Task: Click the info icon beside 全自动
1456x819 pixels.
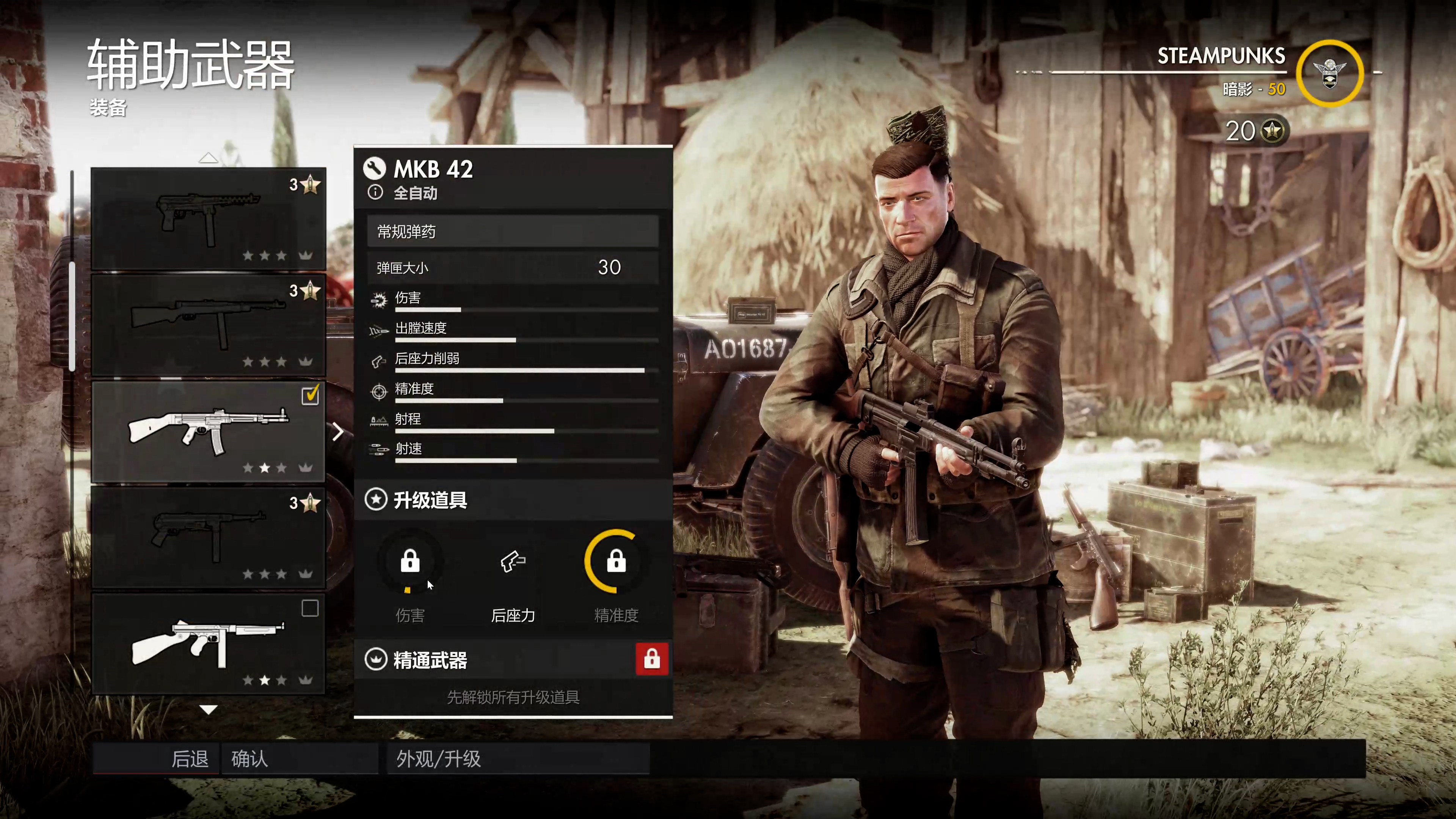Action: click(x=375, y=193)
